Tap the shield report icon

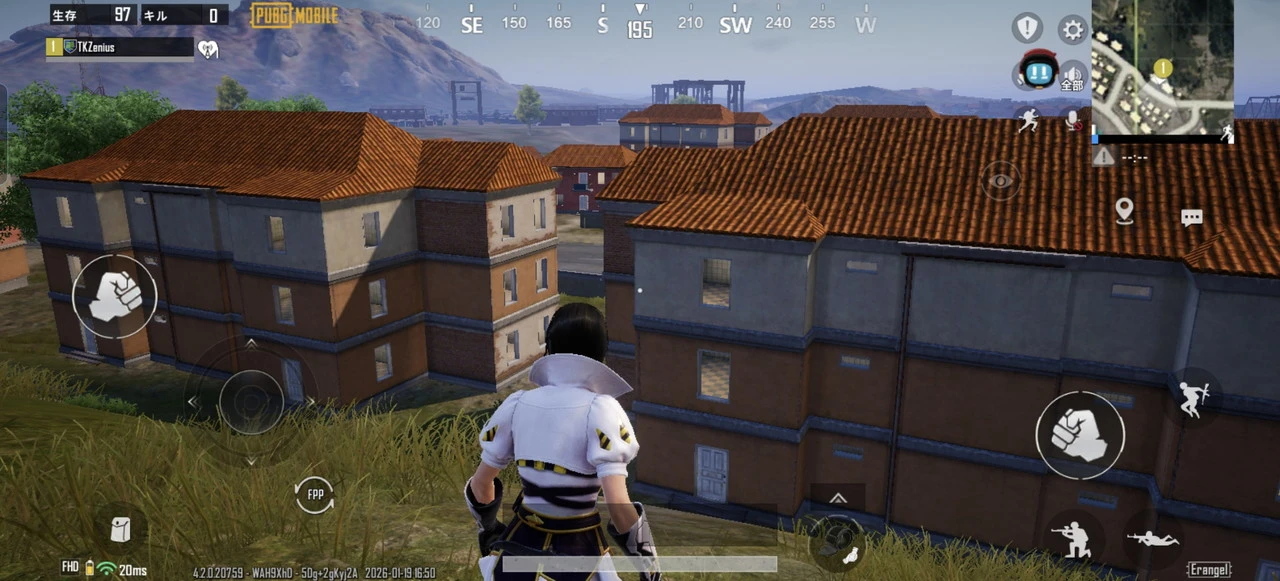click(1027, 28)
